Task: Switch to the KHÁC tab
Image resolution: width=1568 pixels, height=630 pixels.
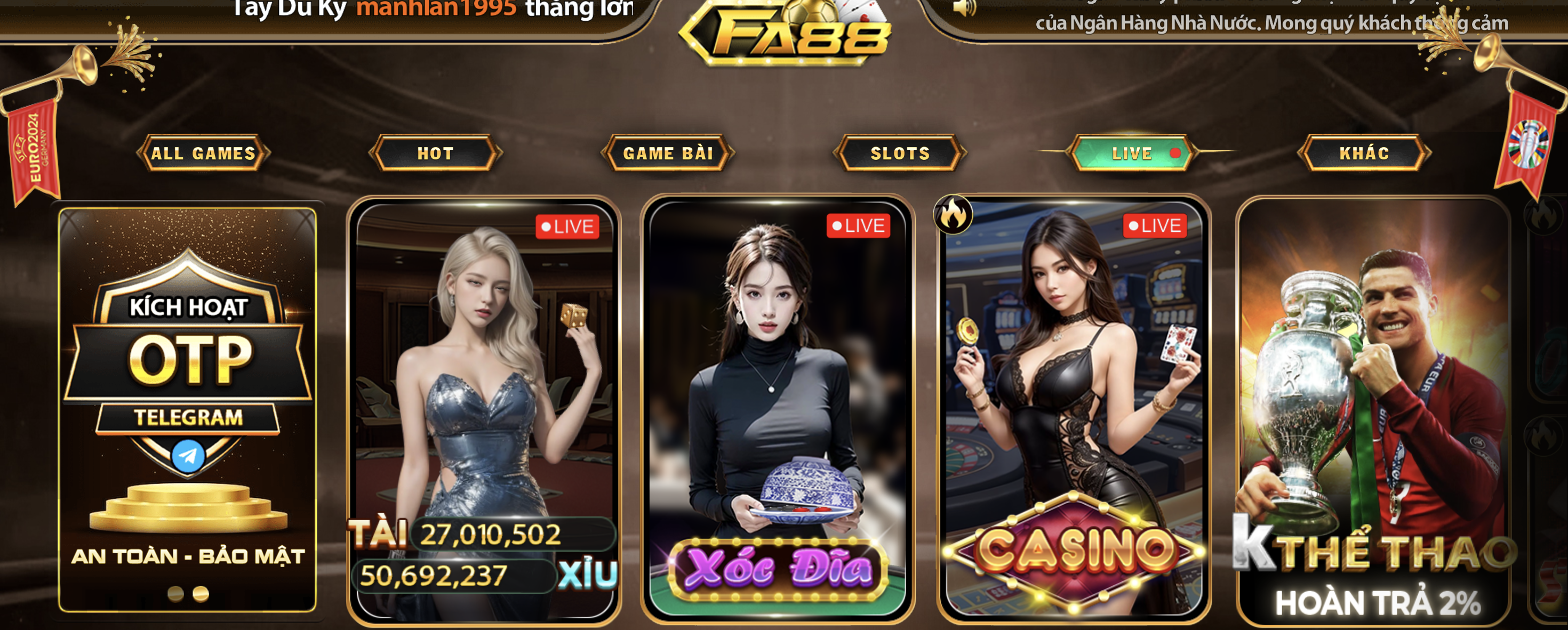Action: tap(1364, 154)
